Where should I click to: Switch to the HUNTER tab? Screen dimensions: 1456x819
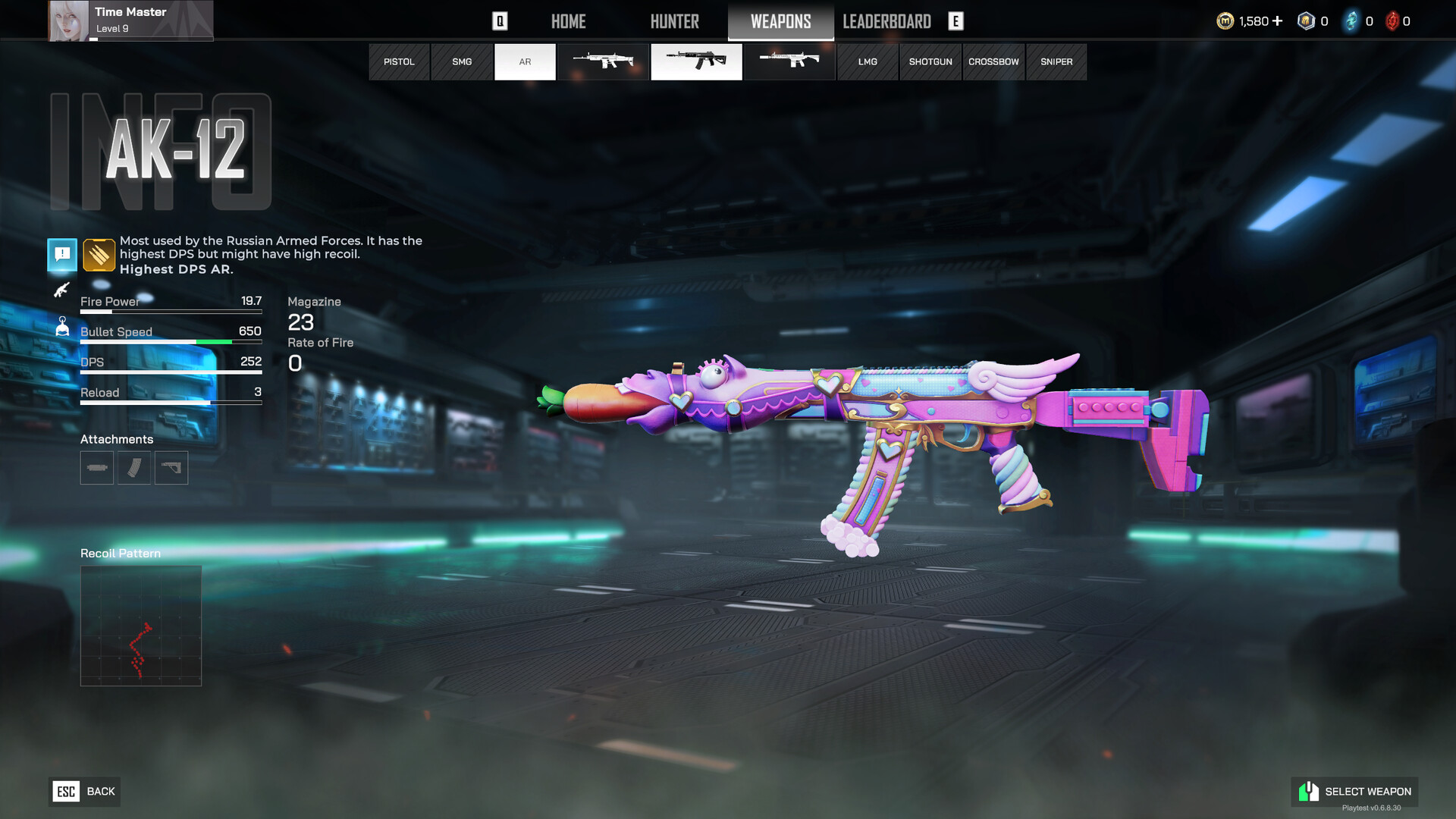click(x=674, y=21)
